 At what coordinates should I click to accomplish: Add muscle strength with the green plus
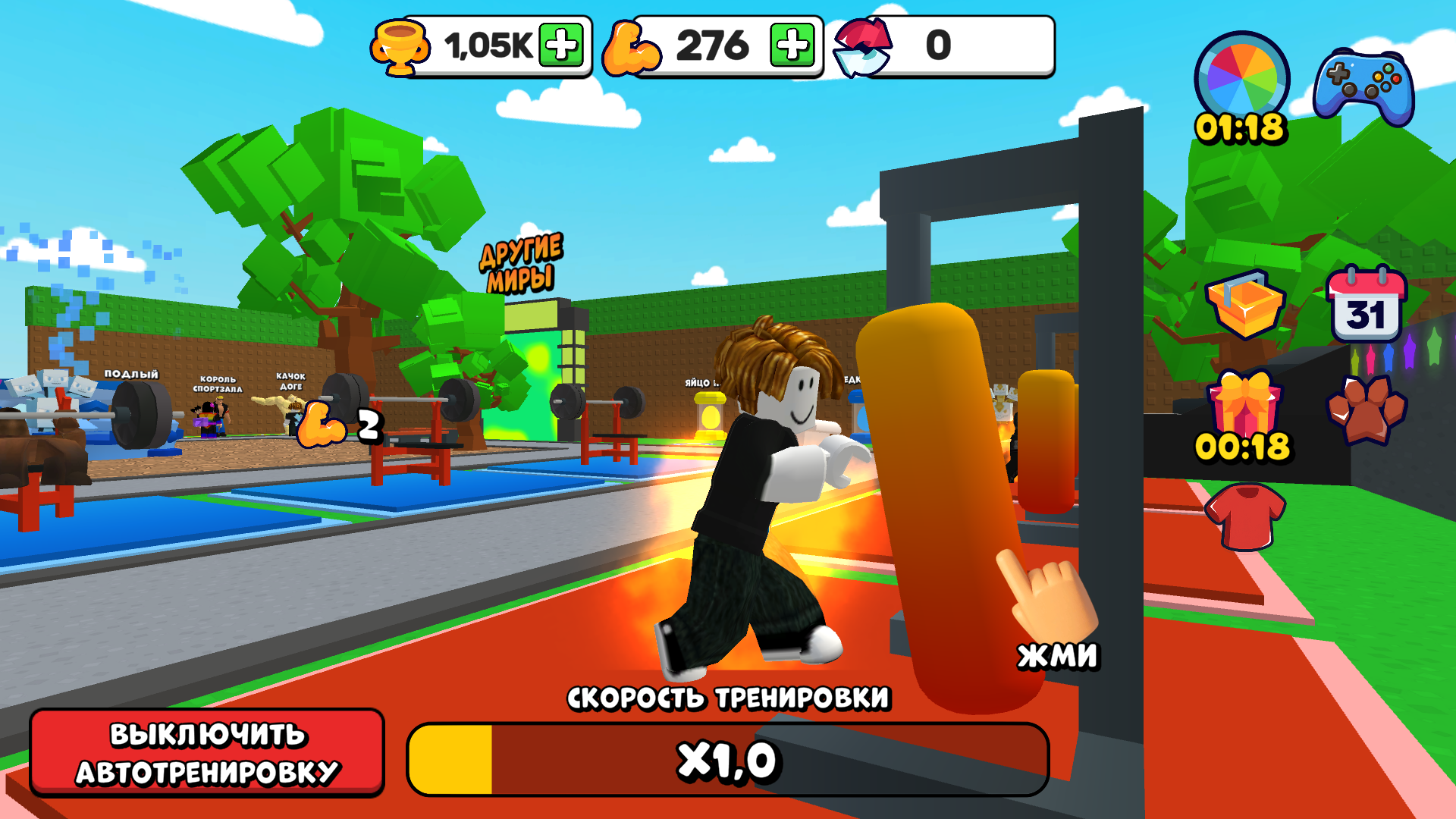click(x=792, y=45)
